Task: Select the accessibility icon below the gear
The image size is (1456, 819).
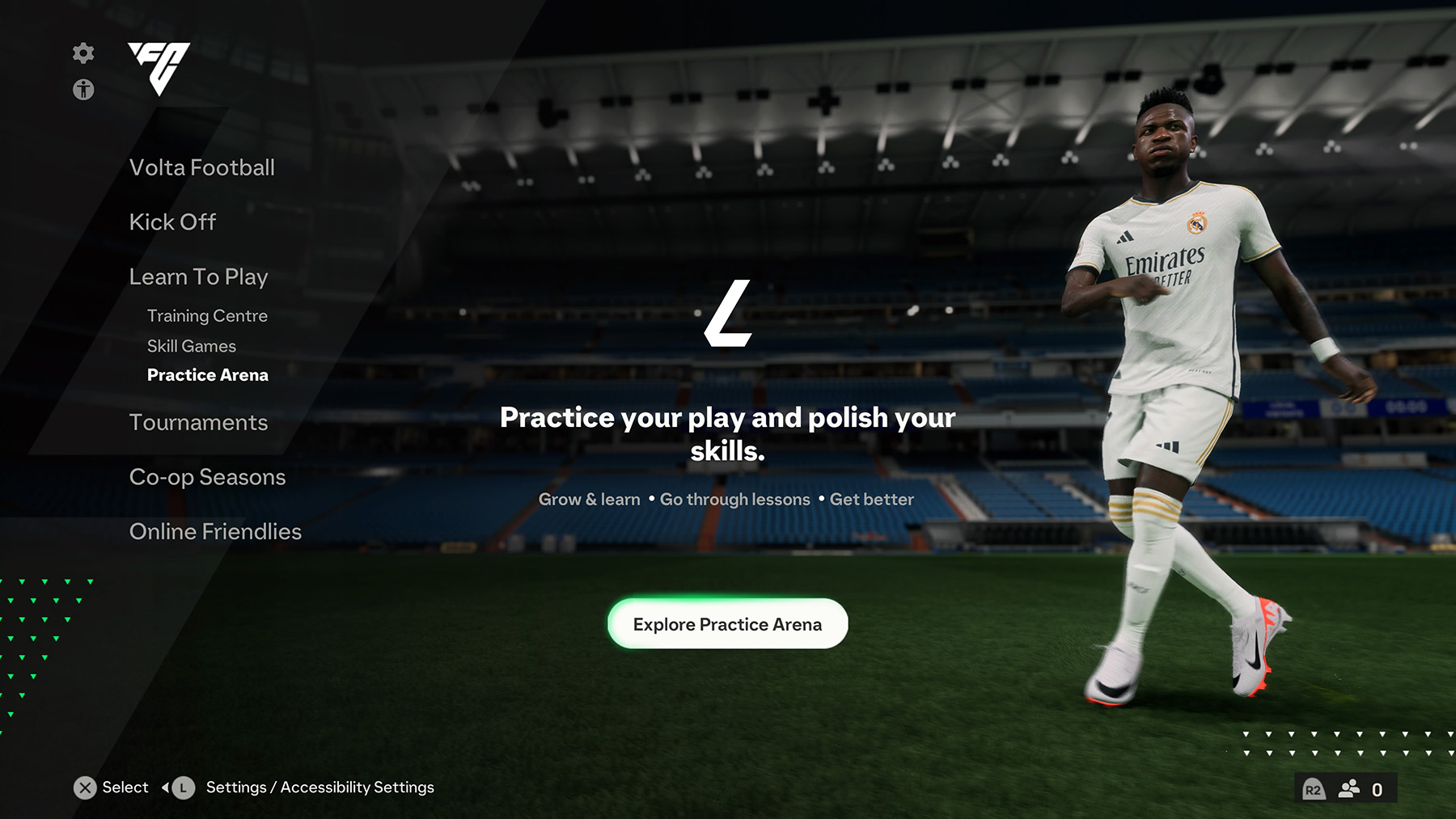Action: (x=83, y=90)
